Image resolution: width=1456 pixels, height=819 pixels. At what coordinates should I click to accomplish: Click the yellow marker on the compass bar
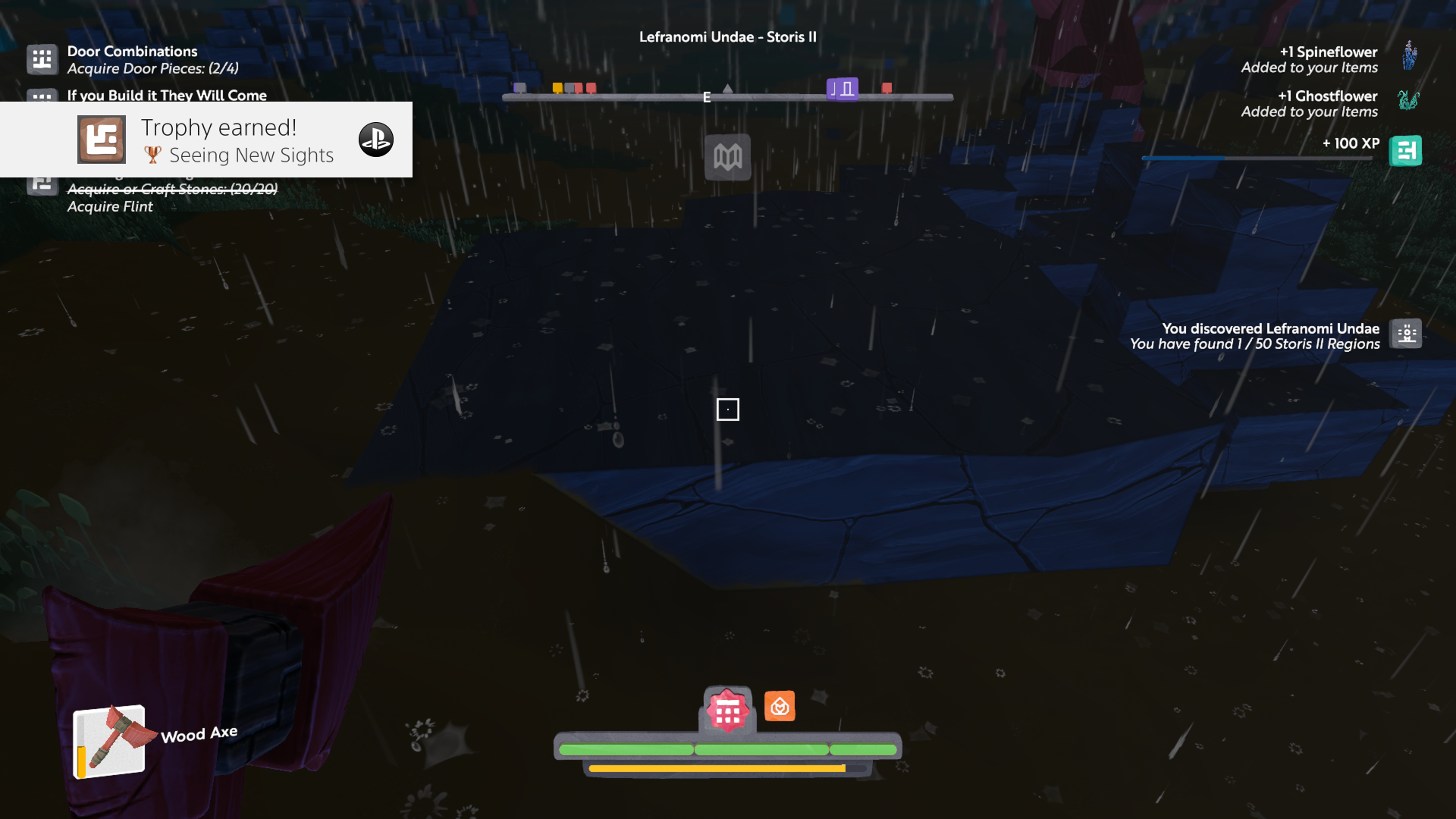[x=559, y=87]
